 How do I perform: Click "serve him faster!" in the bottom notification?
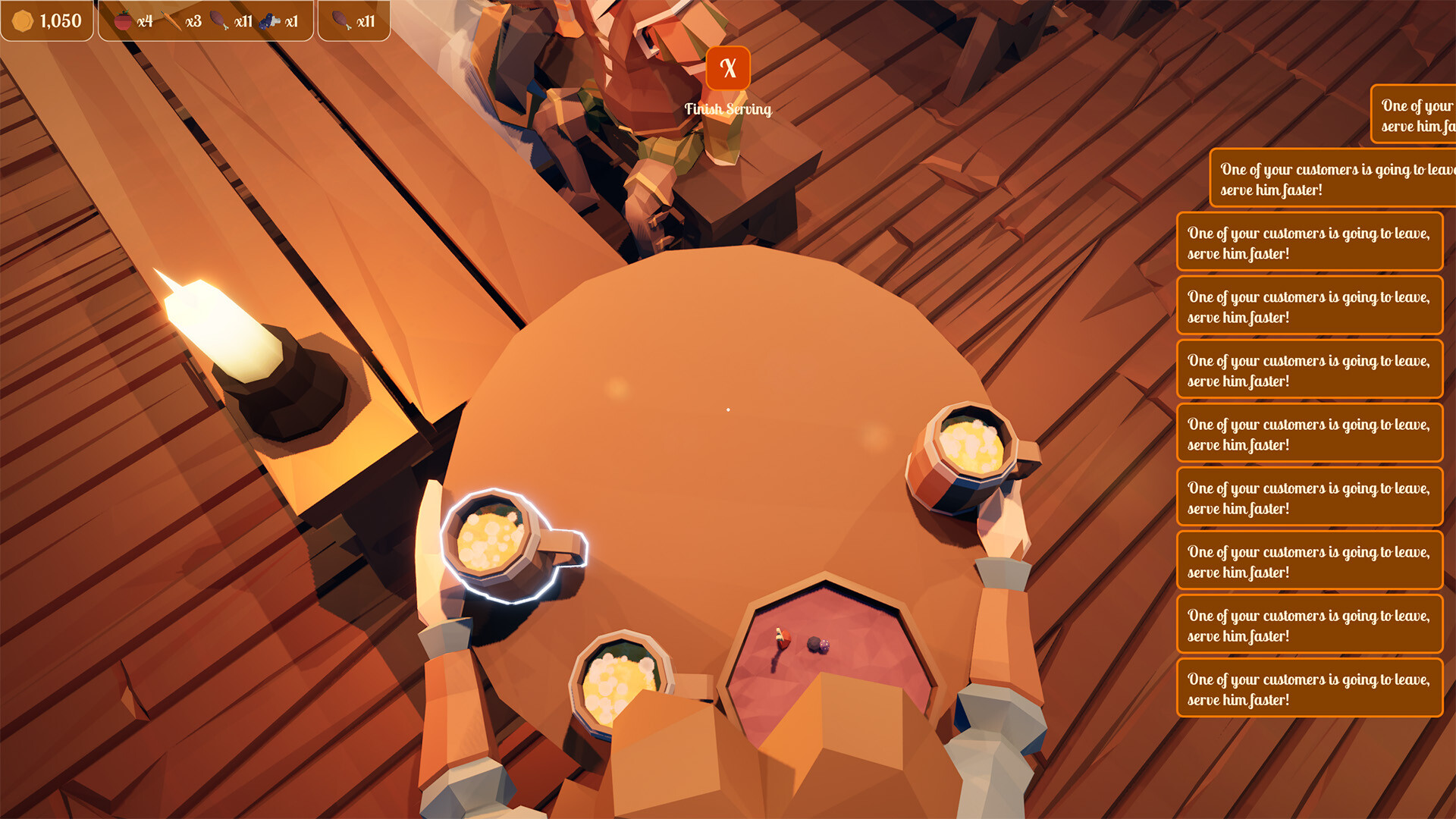coord(1238,700)
